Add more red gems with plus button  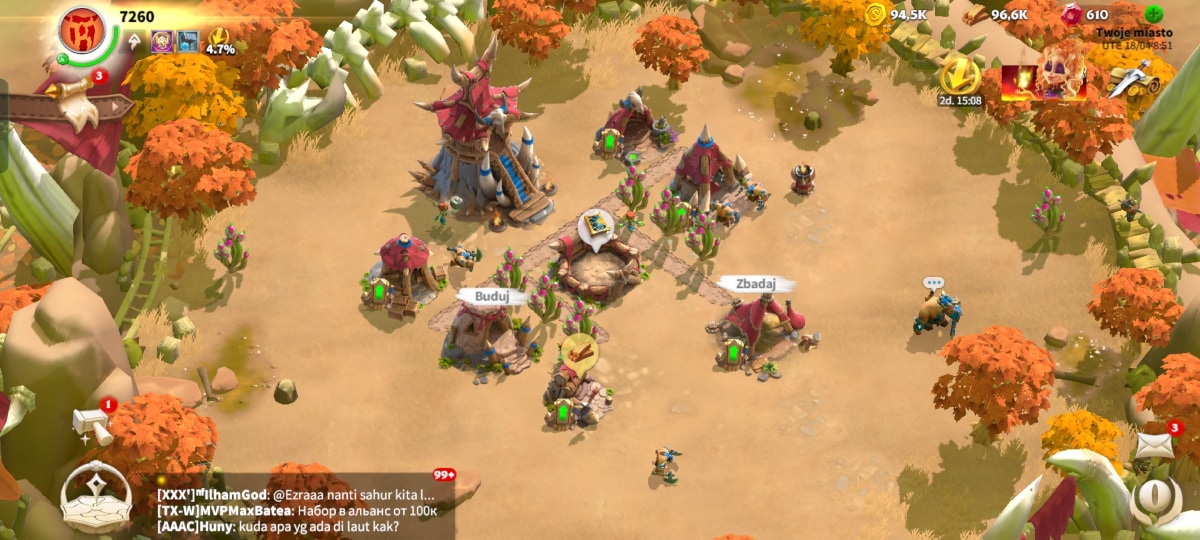pyautogui.click(x=1154, y=14)
